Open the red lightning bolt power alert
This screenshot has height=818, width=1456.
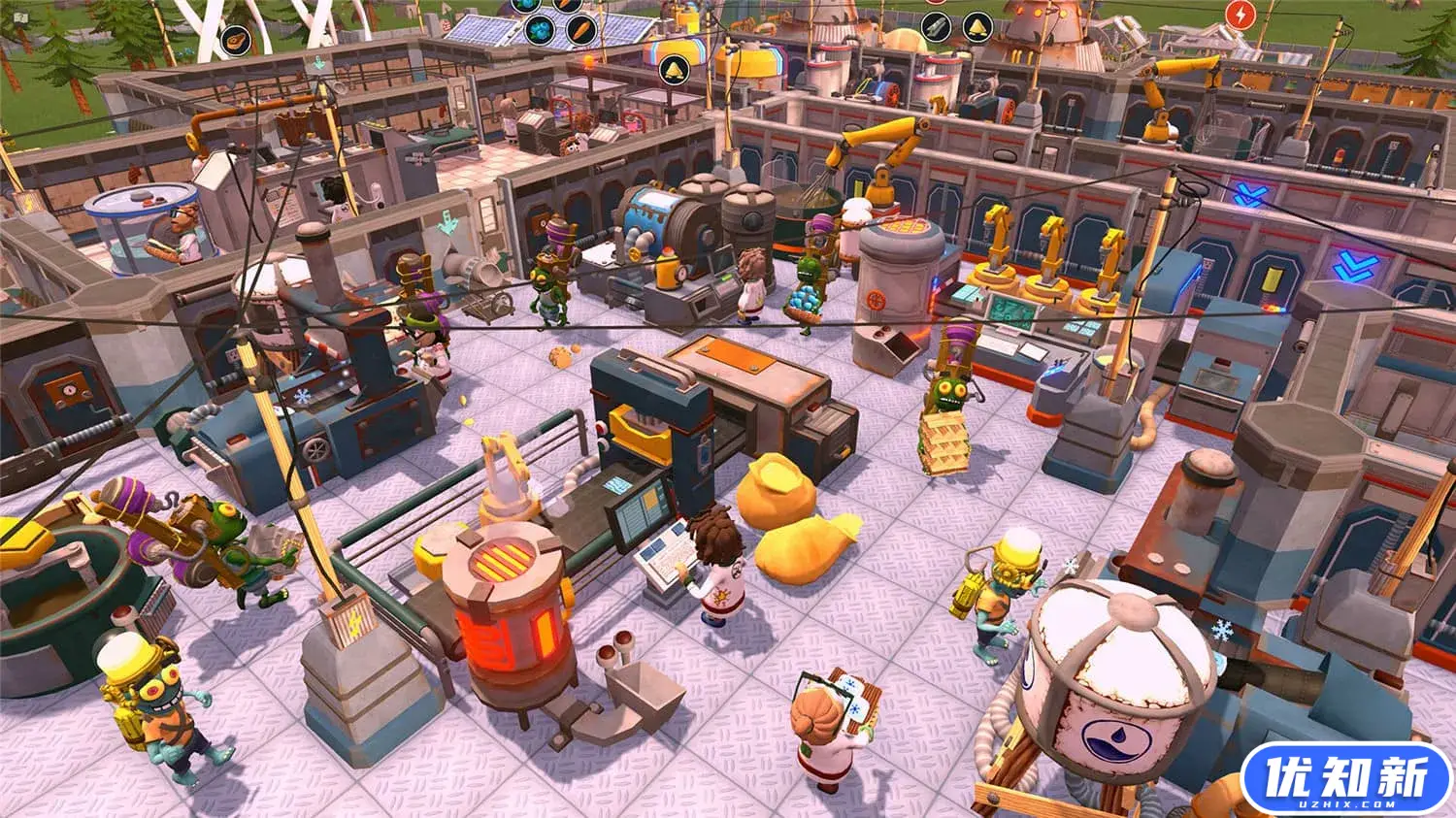pos(1240,14)
